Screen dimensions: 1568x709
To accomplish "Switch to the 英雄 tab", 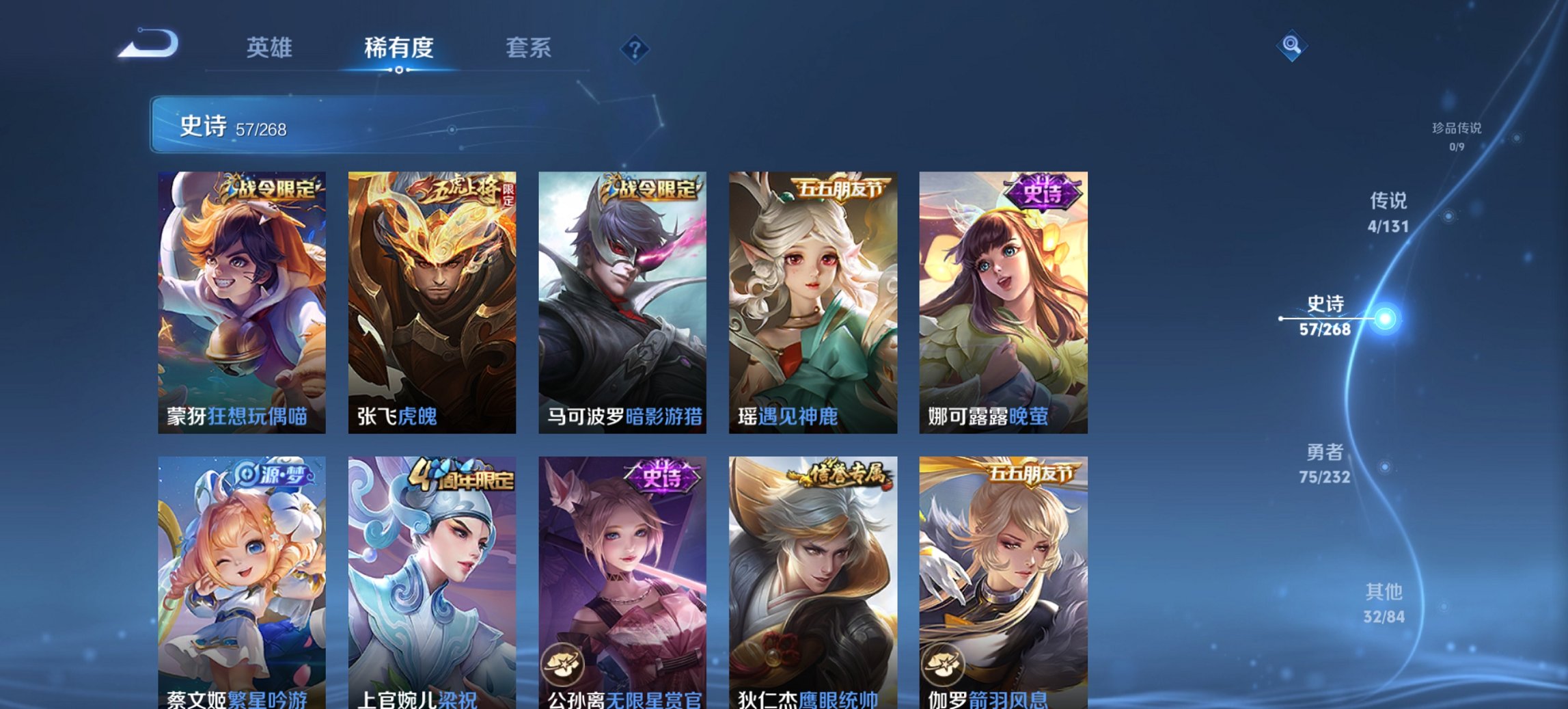I will coord(271,48).
